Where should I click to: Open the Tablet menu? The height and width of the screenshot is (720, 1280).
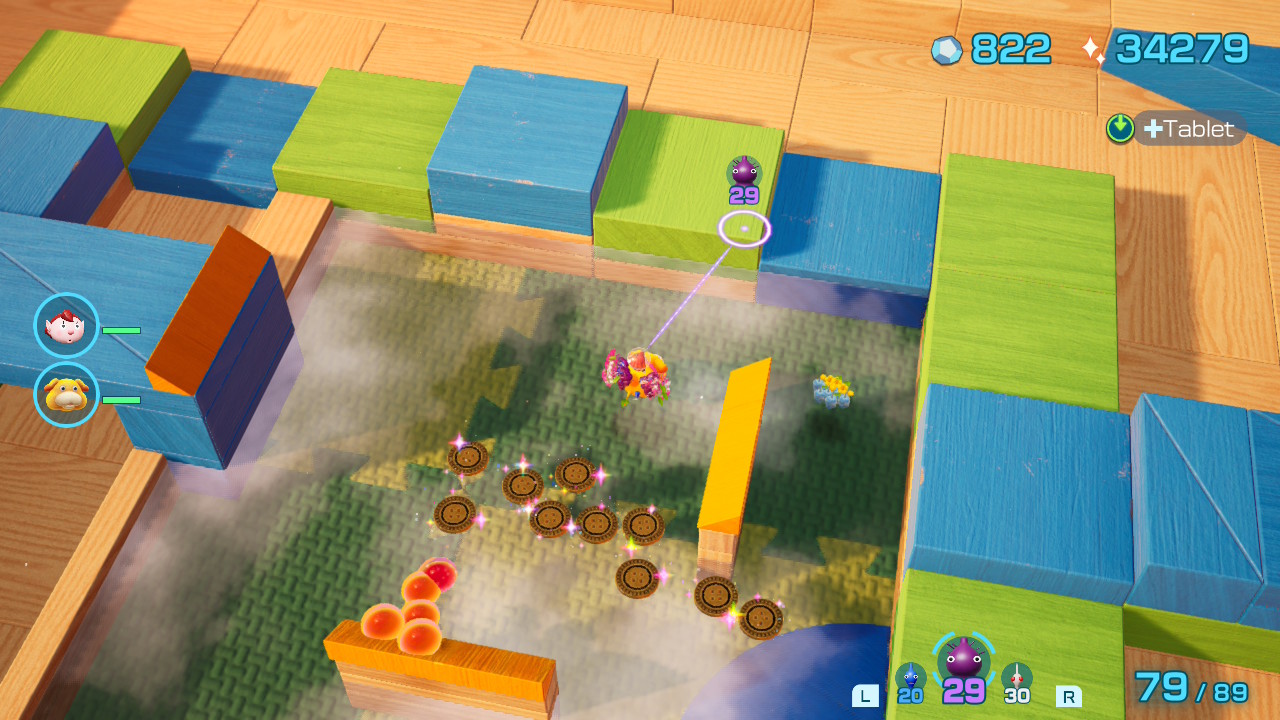click(1190, 129)
